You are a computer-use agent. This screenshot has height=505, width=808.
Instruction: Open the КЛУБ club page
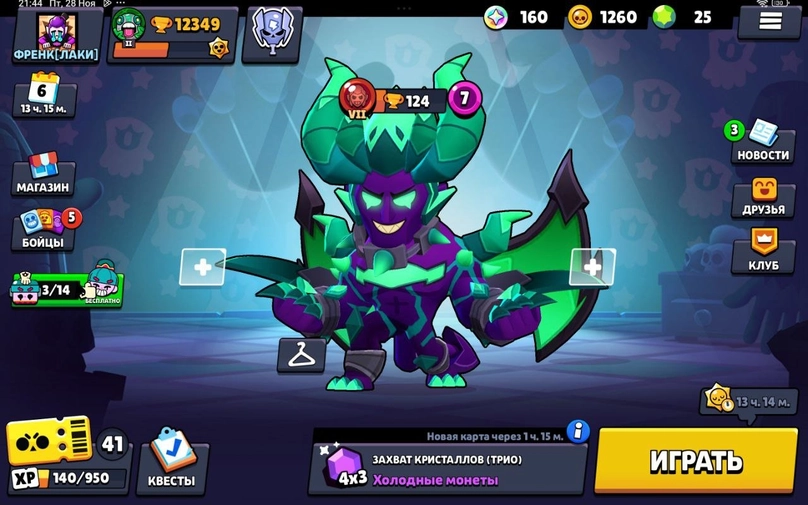(x=763, y=252)
